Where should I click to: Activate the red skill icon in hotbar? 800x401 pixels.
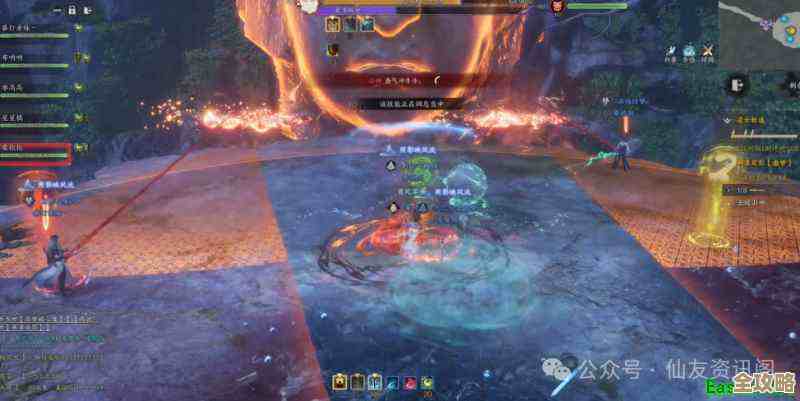click(x=408, y=381)
